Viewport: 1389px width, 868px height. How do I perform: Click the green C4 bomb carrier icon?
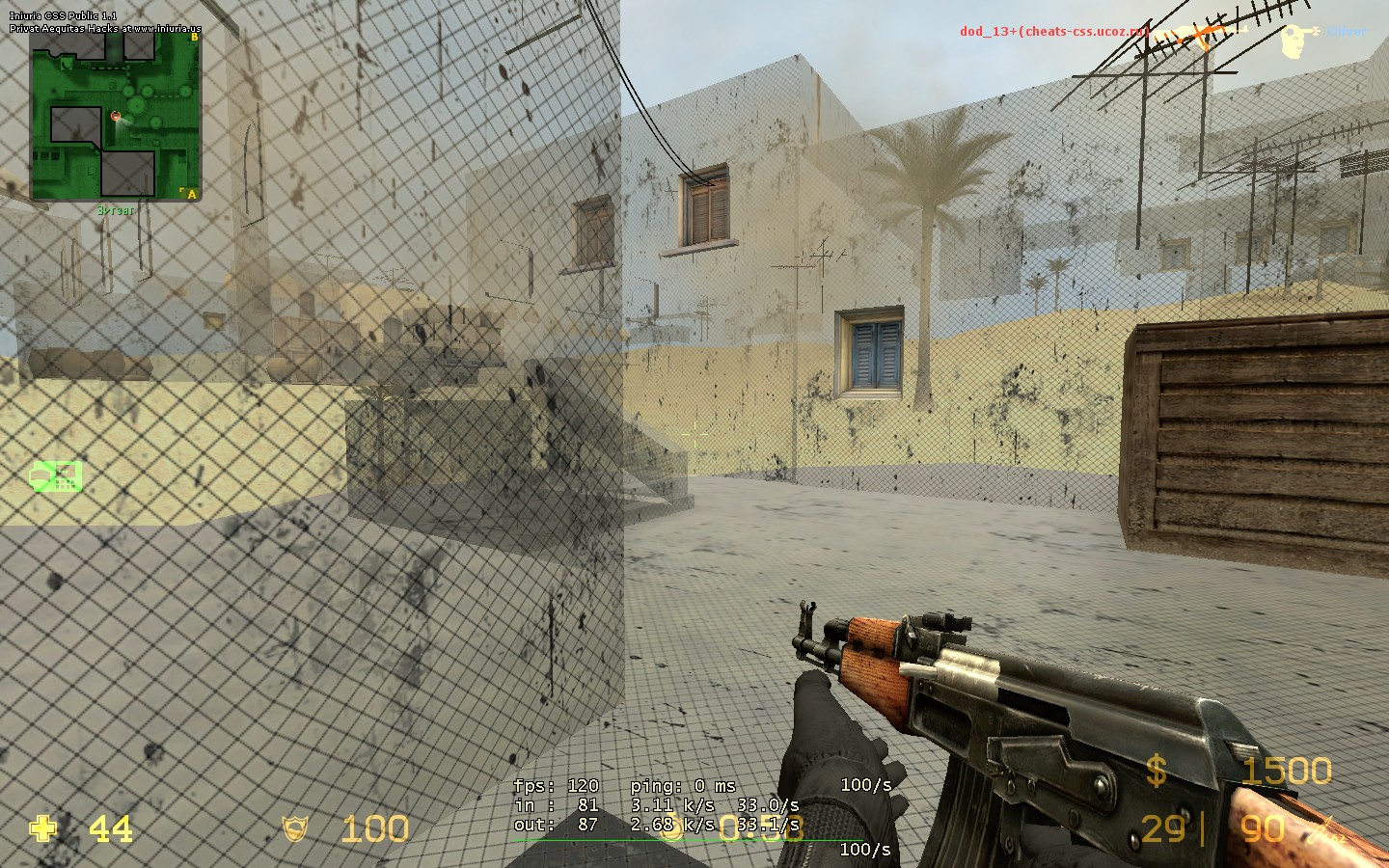pyautogui.click(x=56, y=475)
